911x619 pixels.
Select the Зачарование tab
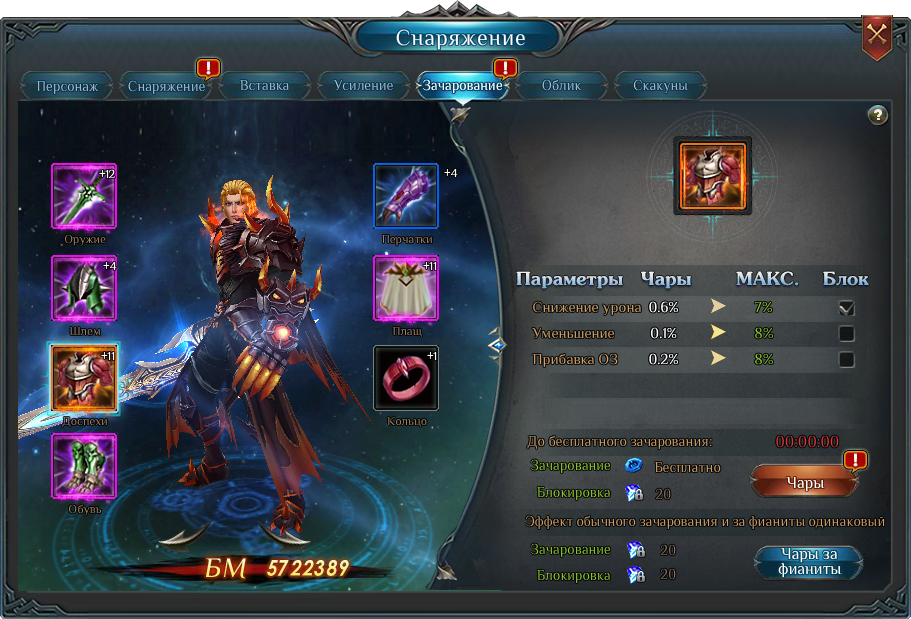click(x=462, y=86)
